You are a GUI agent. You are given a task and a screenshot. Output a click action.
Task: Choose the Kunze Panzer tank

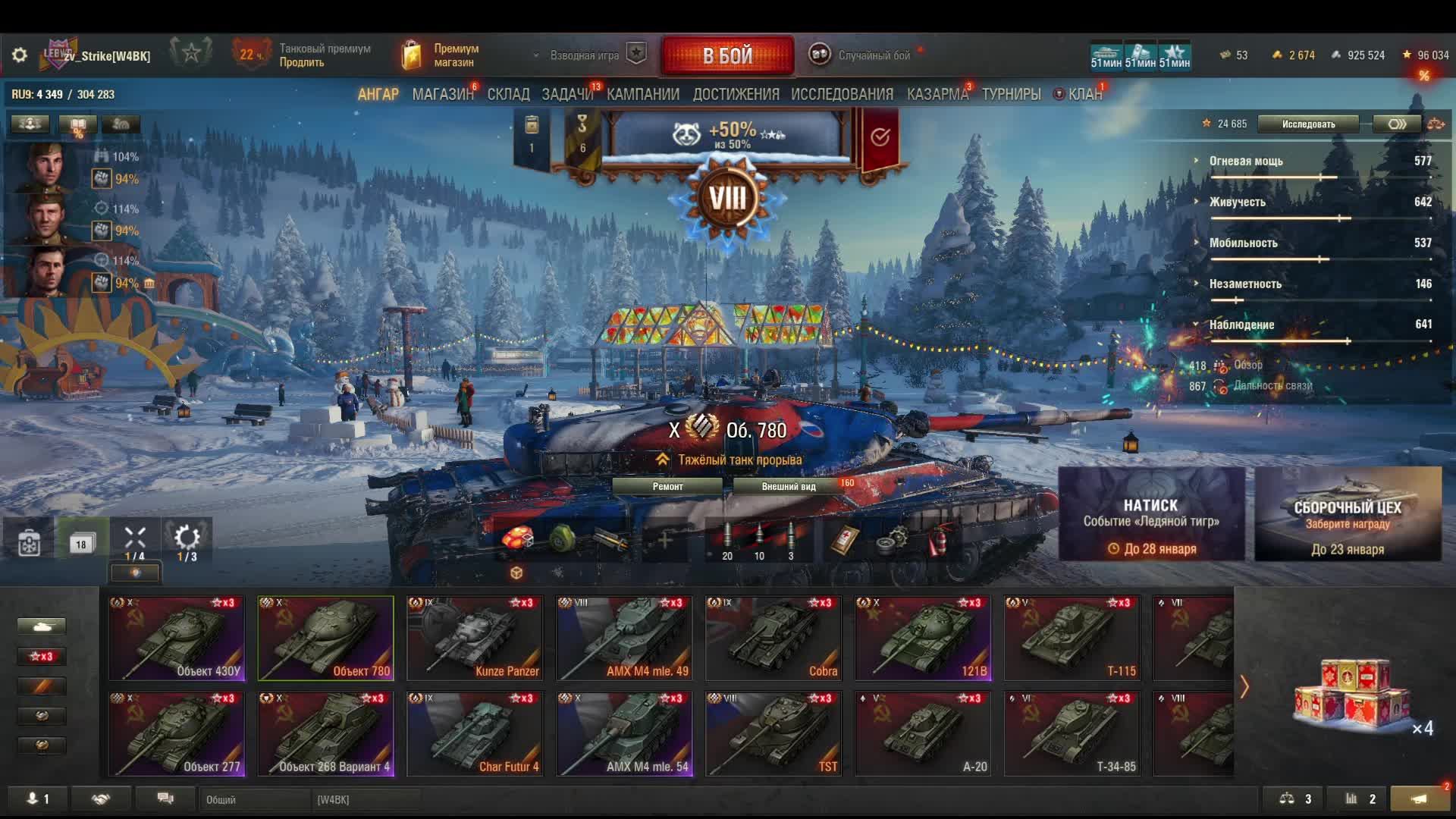(x=475, y=639)
